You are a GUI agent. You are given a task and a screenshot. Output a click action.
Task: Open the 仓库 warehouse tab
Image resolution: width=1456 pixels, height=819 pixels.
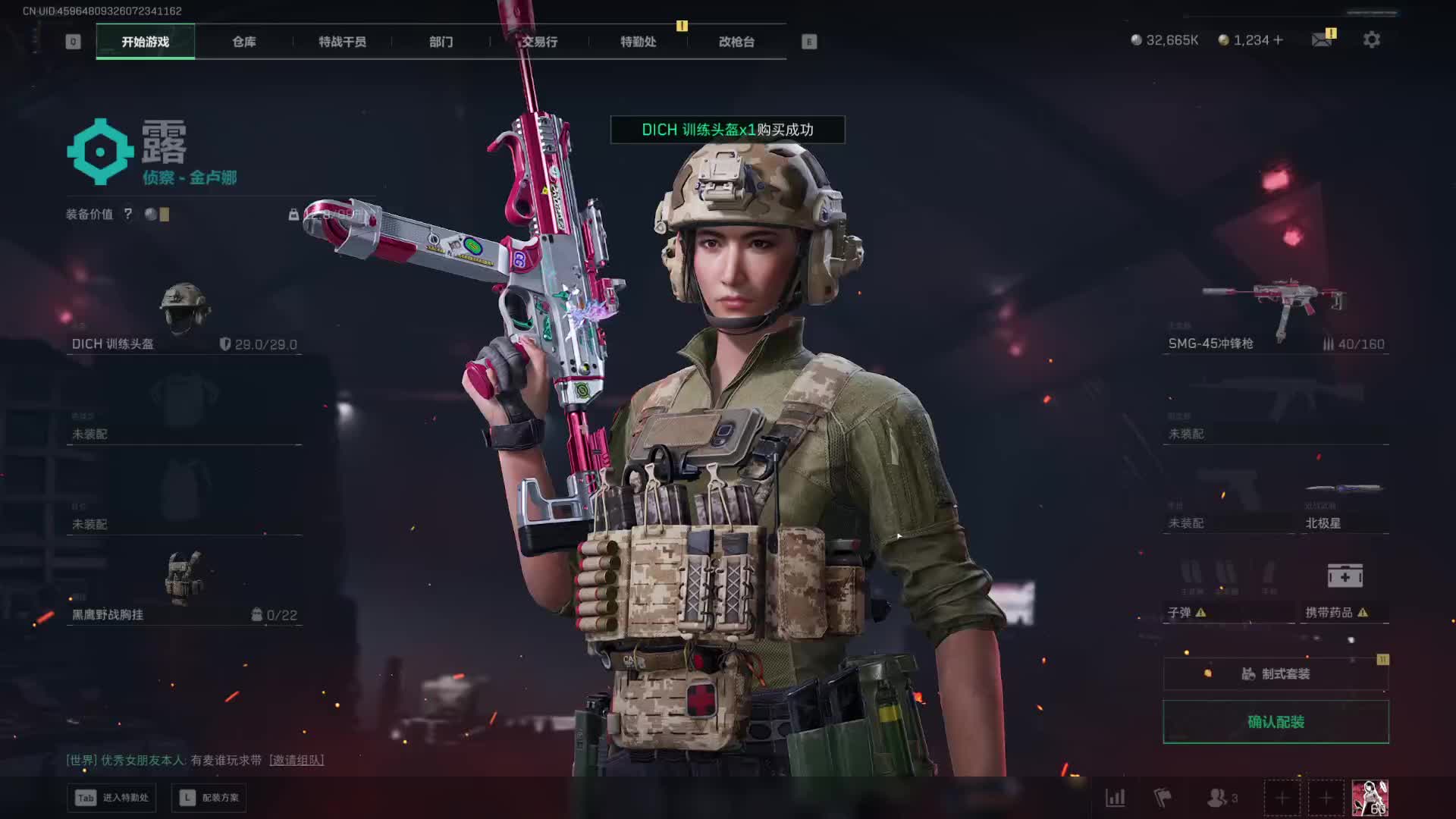243,42
